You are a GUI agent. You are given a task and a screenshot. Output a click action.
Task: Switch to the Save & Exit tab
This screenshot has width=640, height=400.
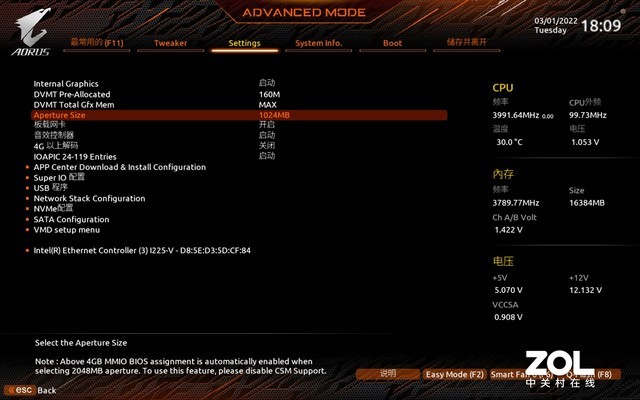click(x=467, y=43)
